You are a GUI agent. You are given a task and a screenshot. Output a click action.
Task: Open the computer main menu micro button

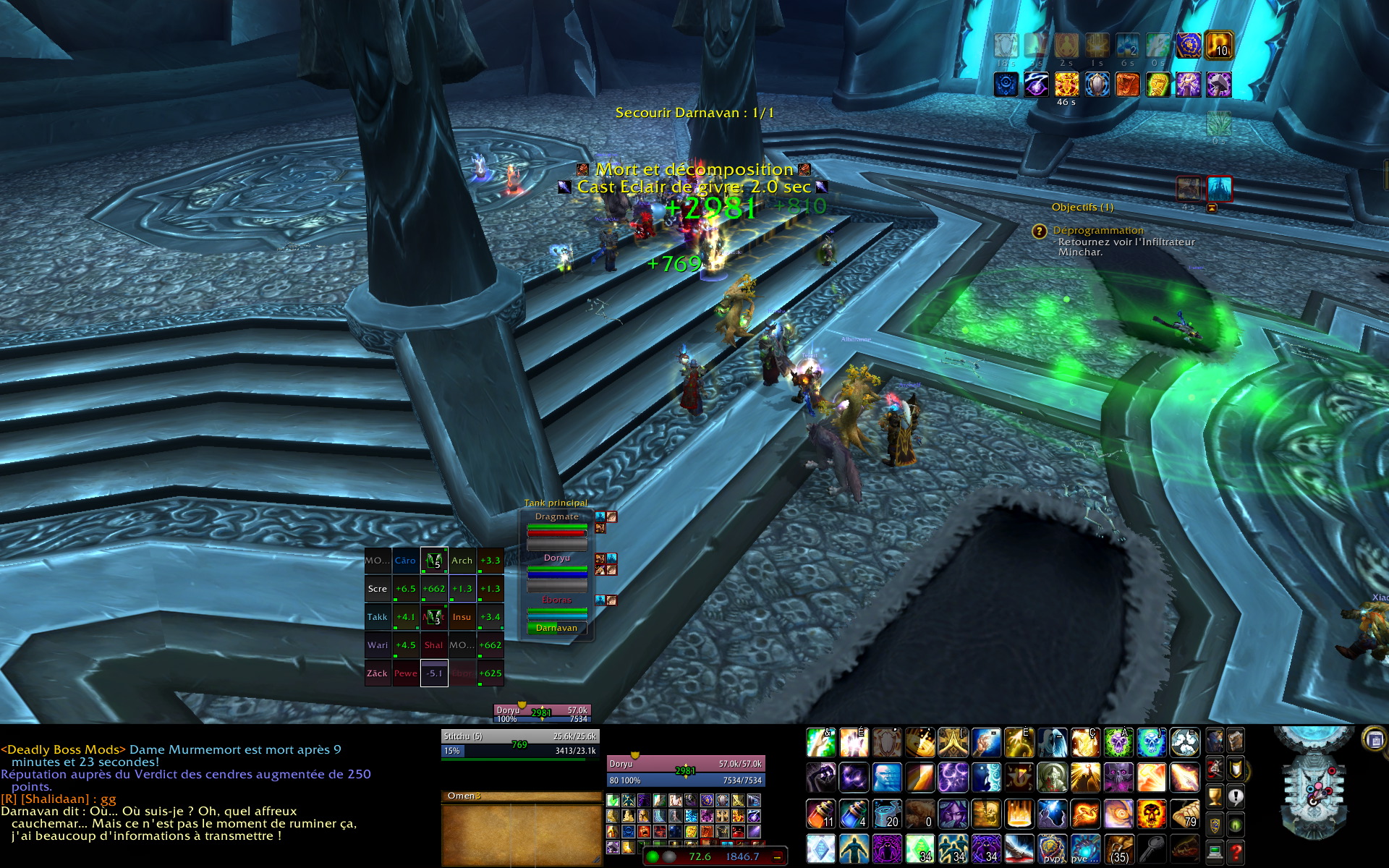pyautogui.click(x=1215, y=853)
